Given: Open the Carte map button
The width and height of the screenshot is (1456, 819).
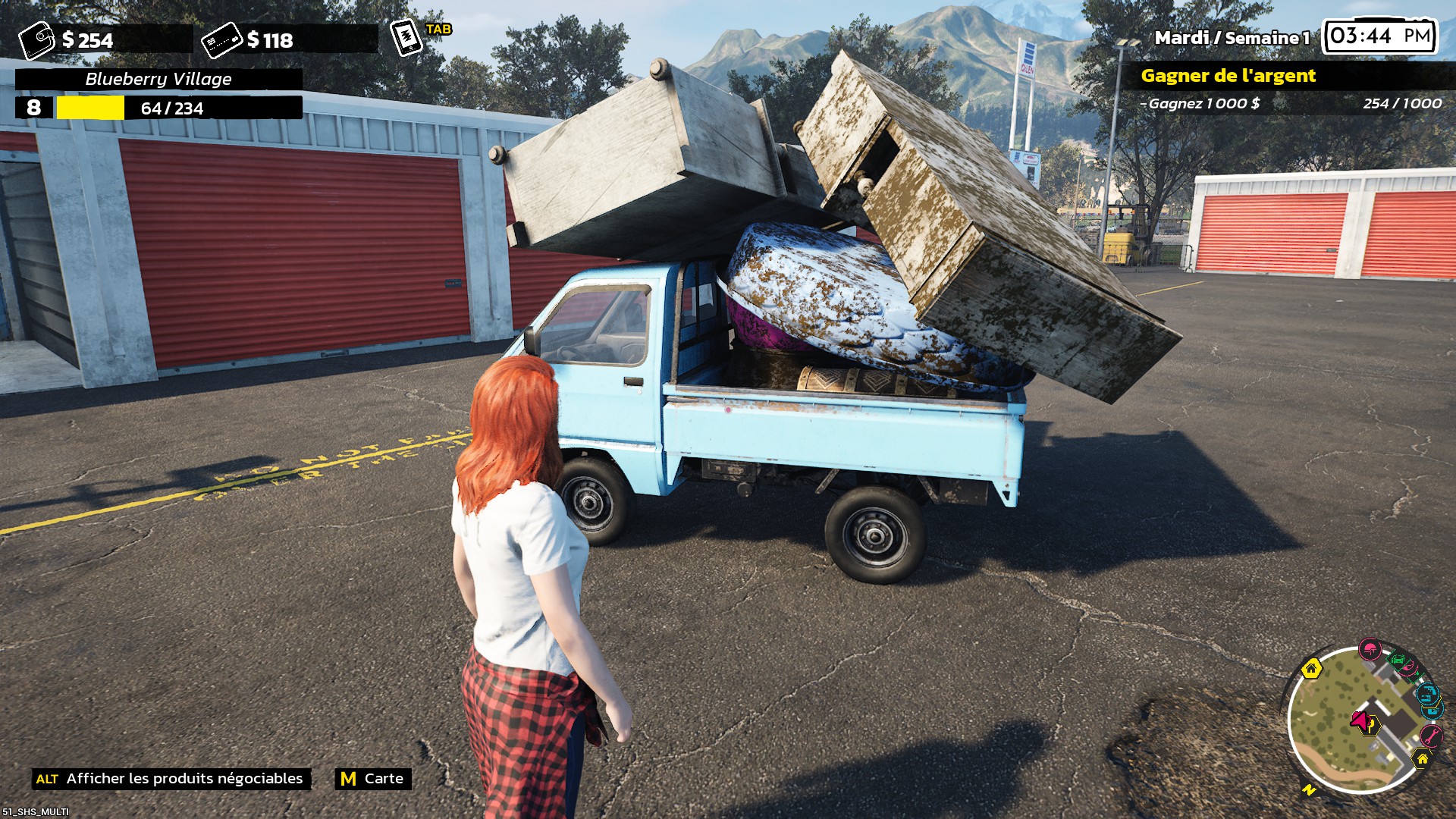Looking at the screenshot, I should point(373,779).
